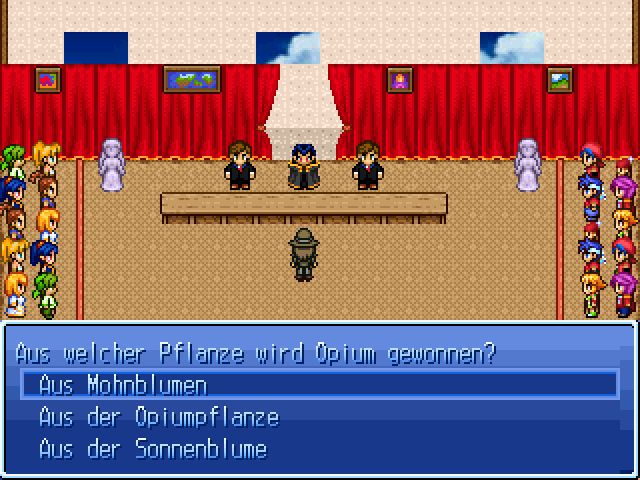Select the "Aus der Opiumpflanze" reply
This screenshot has height=480, width=640.
158,417
